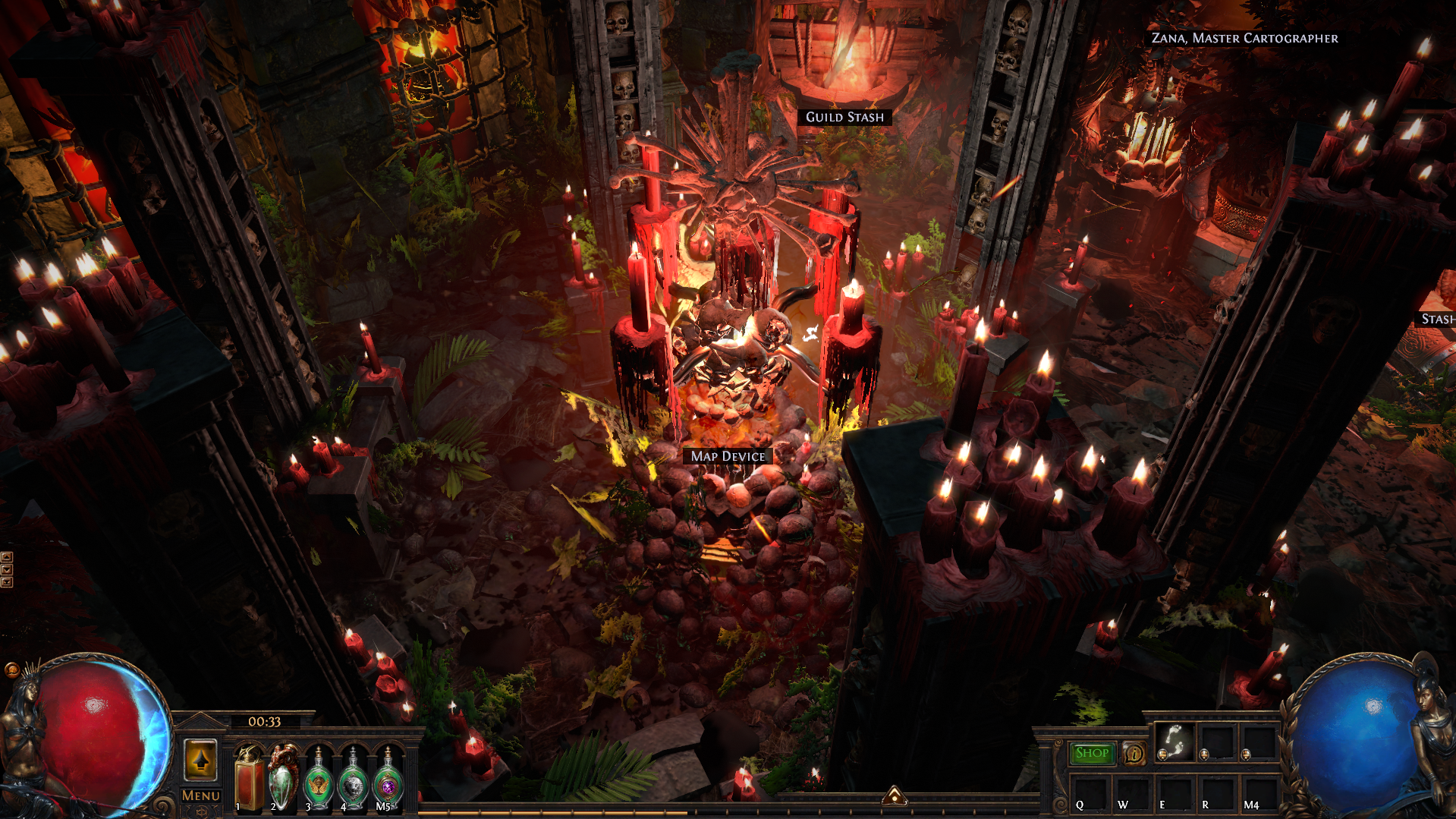
Task: Select the Zana, Master Cartographer nameplate
Action: 1244,38
